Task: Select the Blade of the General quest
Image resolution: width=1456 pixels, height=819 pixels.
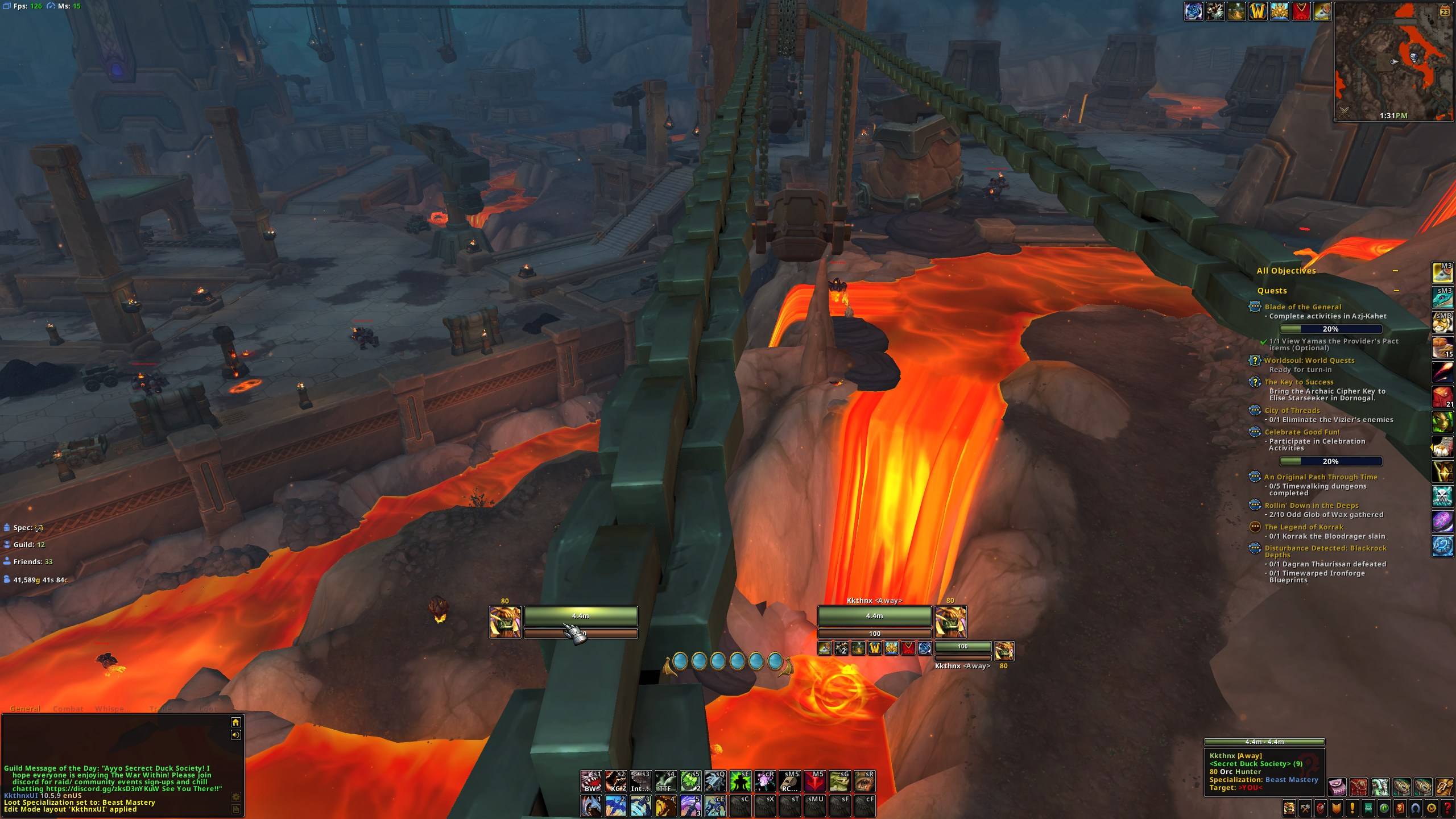Action: click(x=1303, y=307)
